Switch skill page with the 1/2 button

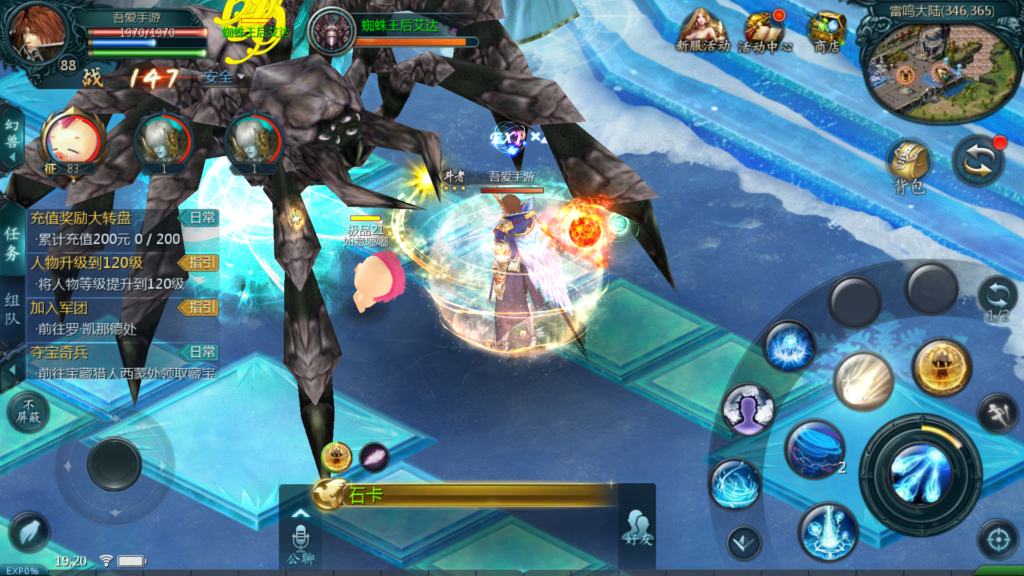[x=997, y=299]
